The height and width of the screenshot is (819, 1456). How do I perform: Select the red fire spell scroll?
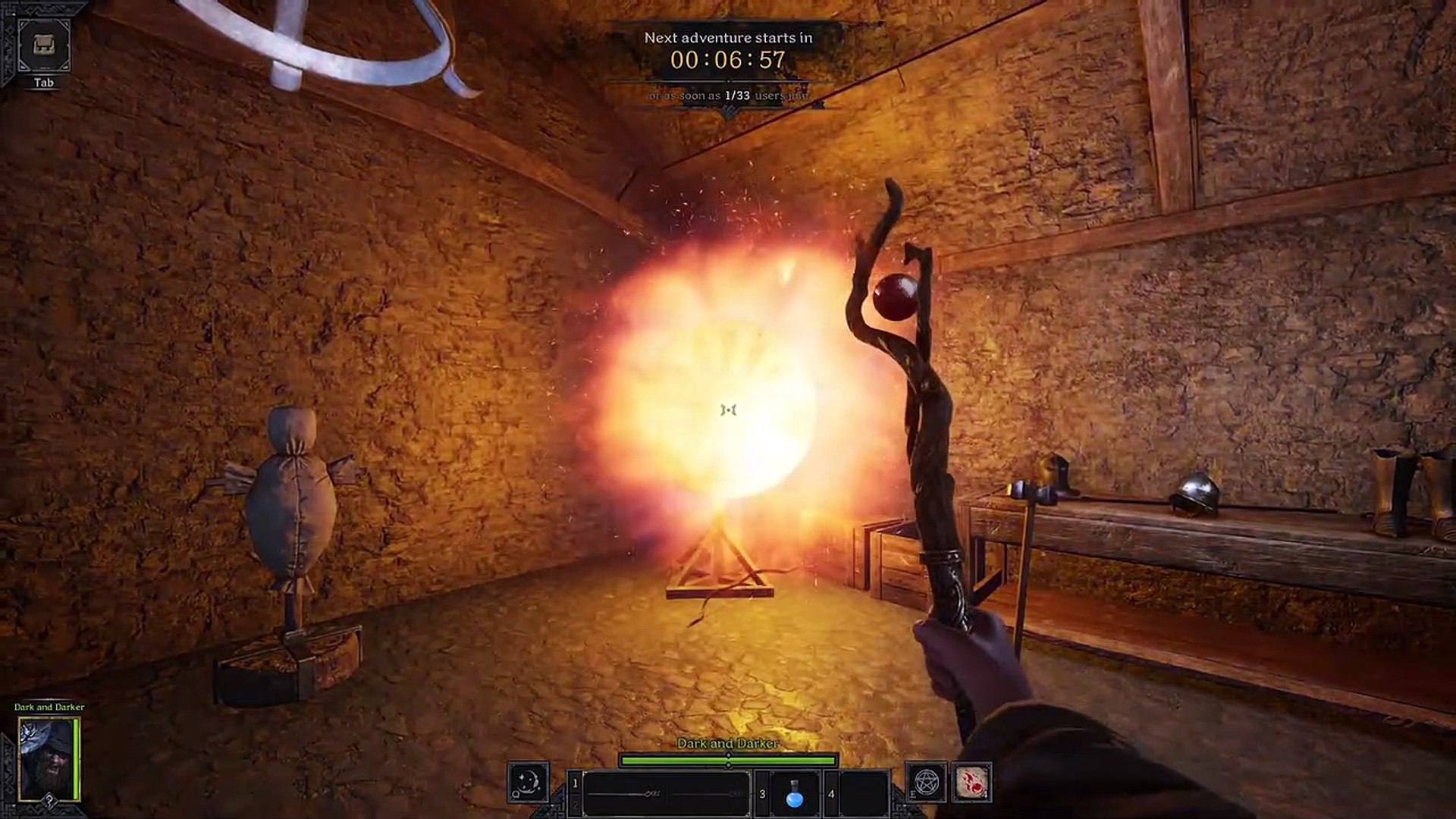point(971,782)
